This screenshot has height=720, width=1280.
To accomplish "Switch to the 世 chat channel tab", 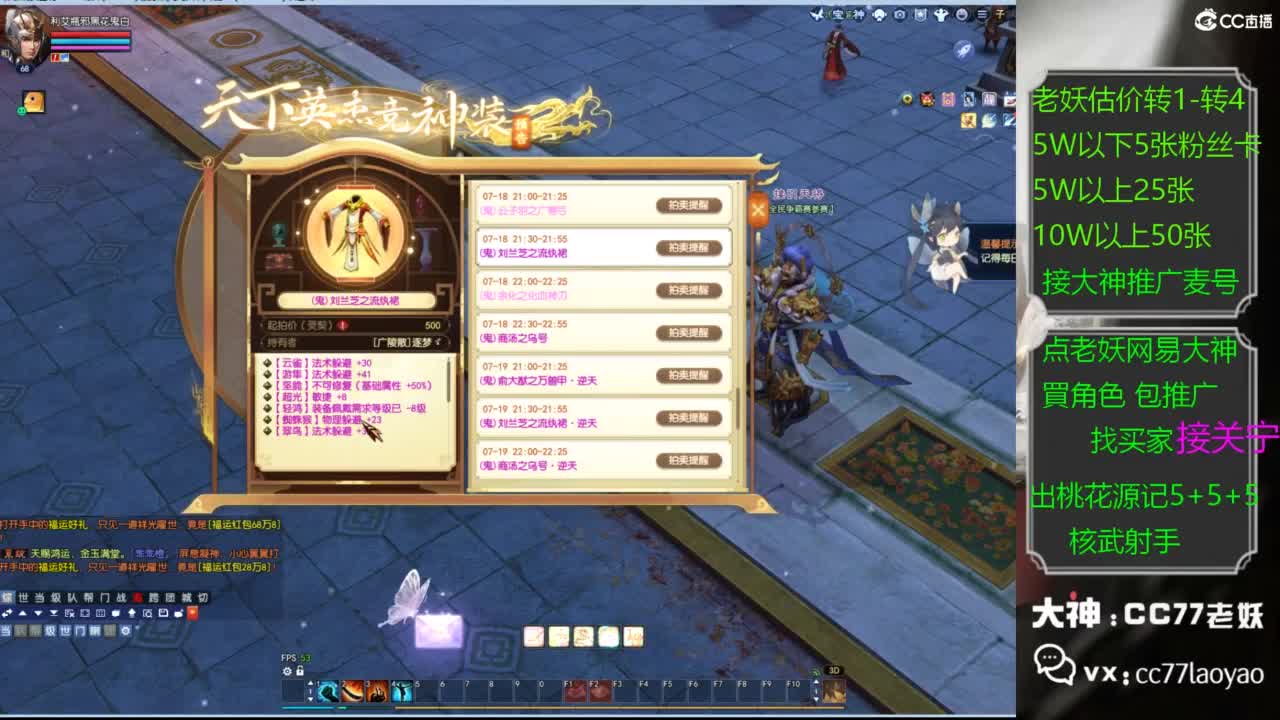I will pyautogui.click(x=21, y=597).
